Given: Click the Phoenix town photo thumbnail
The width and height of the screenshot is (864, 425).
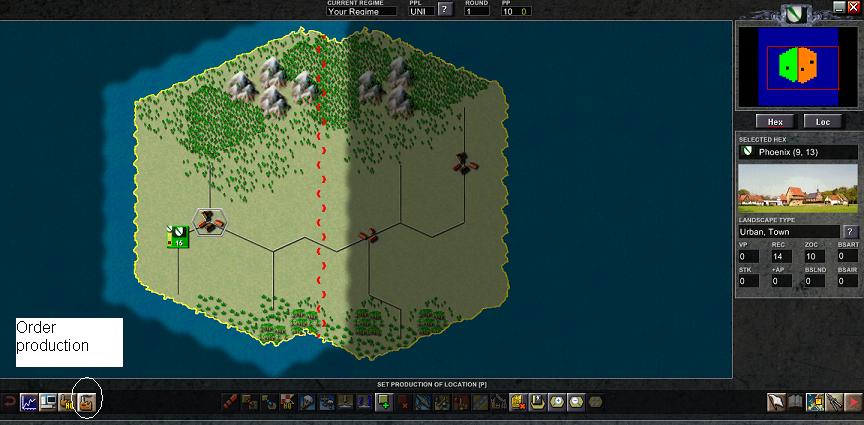Looking at the screenshot, I should (x=797, y=189).
